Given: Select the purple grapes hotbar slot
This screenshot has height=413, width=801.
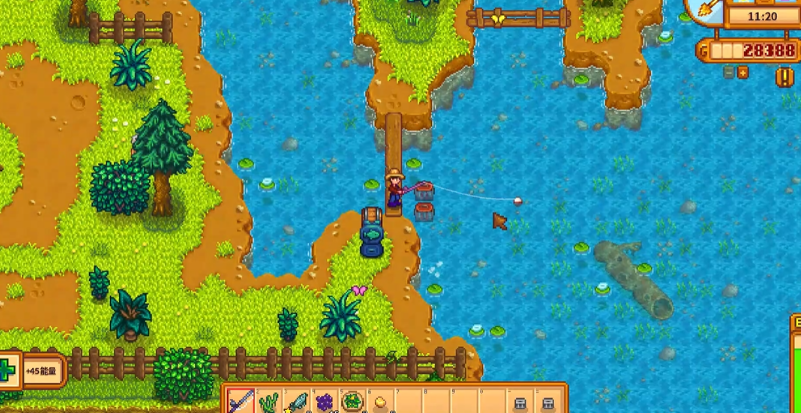Looking at the screenshot, I should [x=325, y=403].
